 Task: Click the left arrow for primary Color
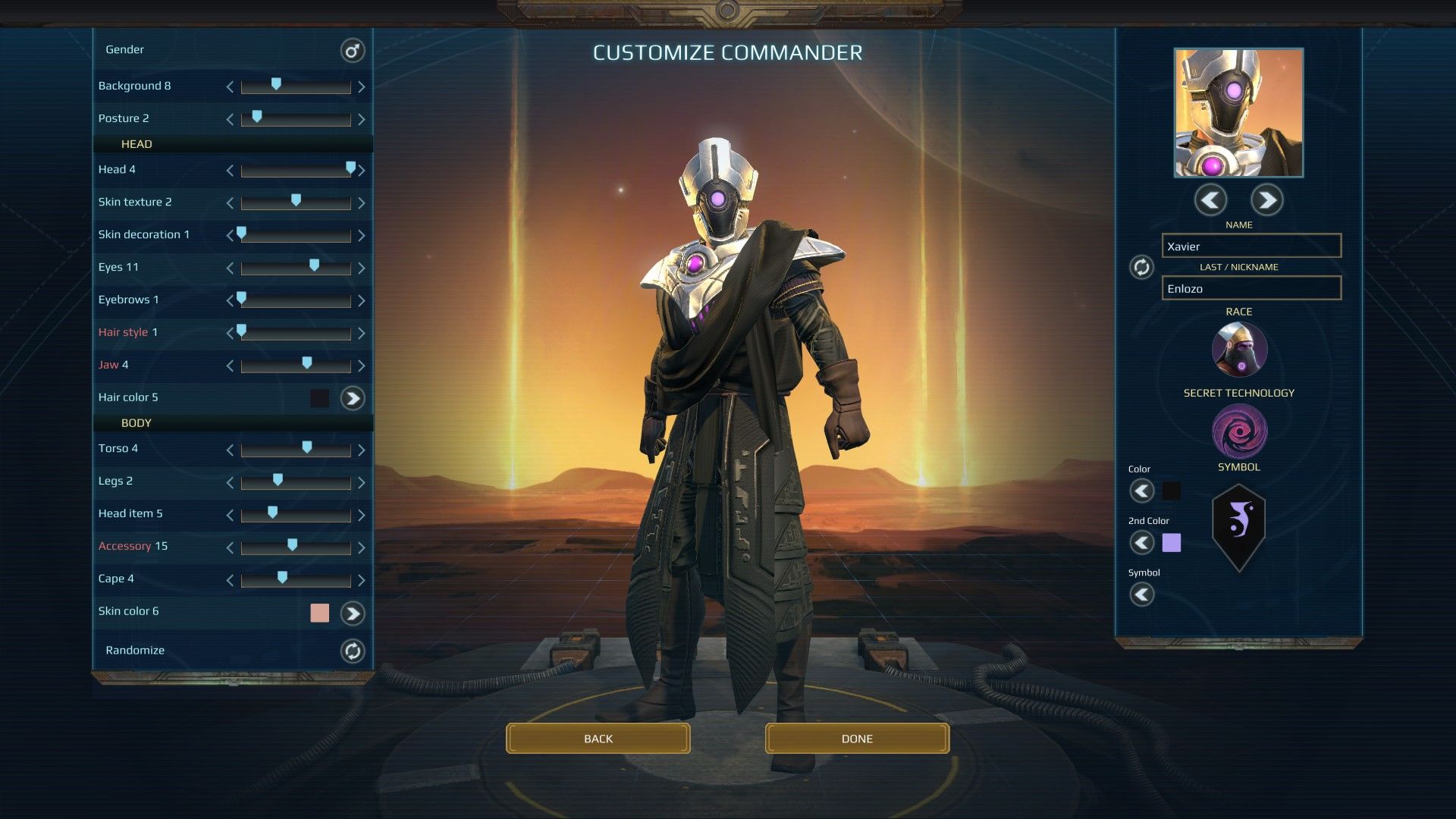coord(1142,491)
